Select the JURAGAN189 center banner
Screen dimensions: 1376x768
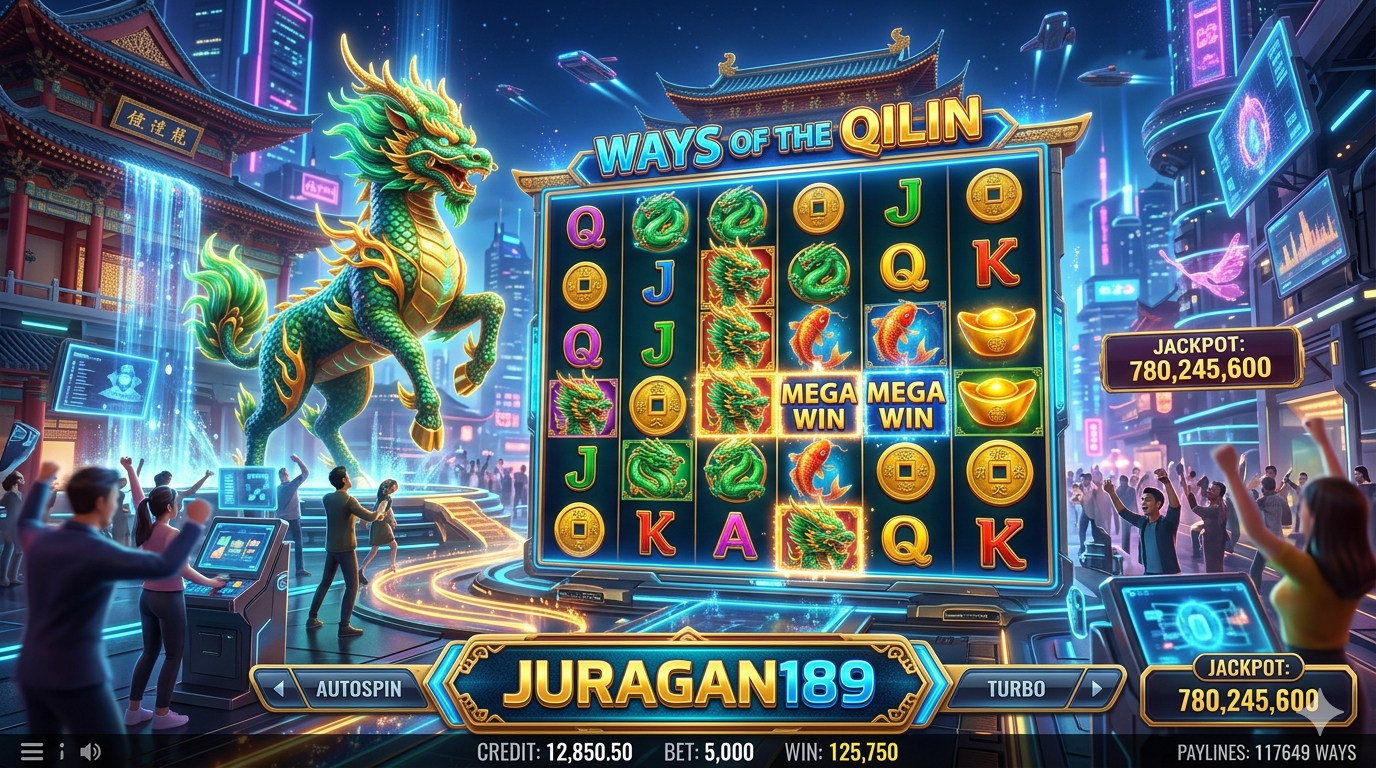coord(688,684)
